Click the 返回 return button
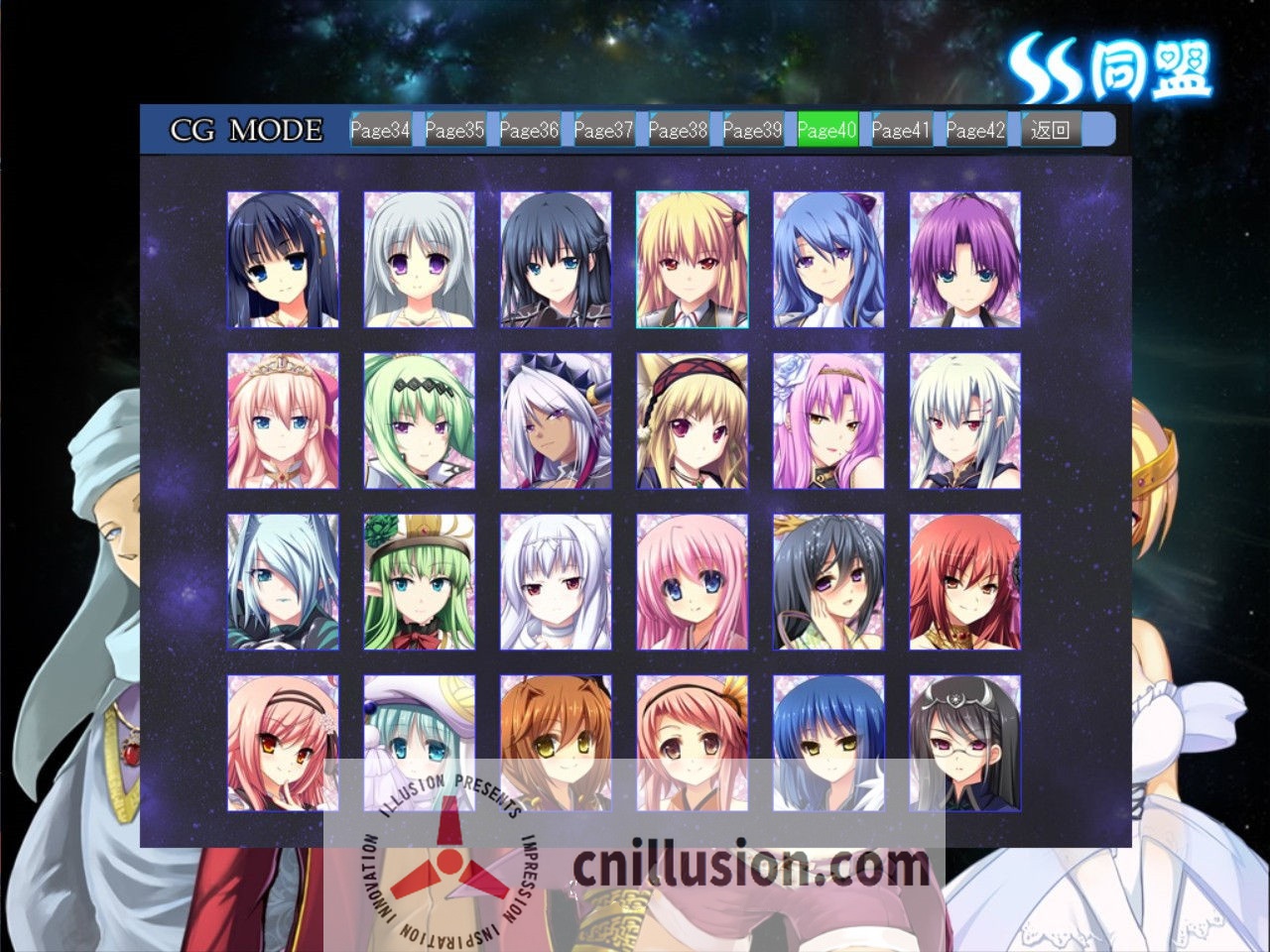 [1051, 130]
